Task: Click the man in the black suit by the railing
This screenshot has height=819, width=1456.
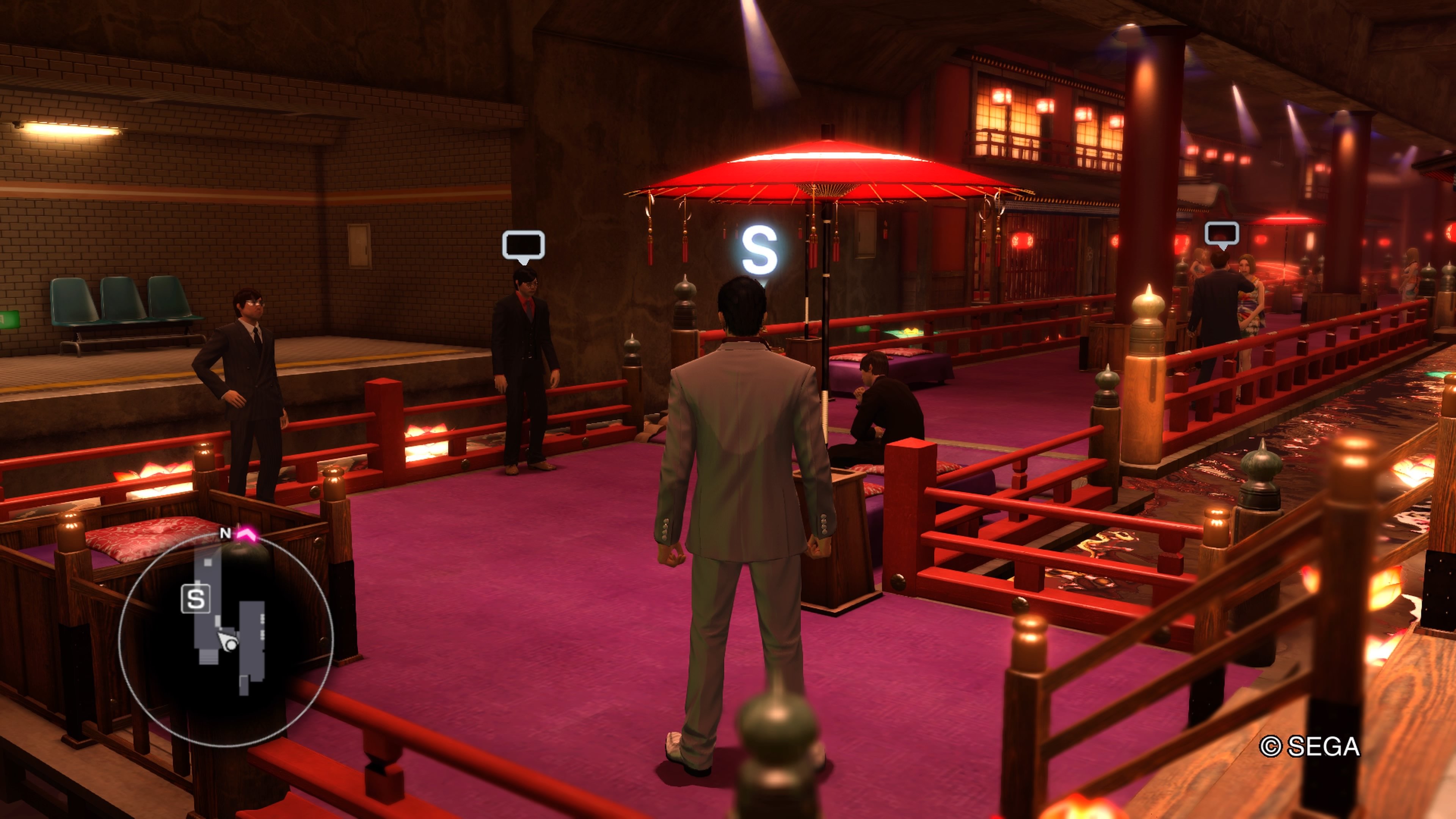Action: click(526, 367)
